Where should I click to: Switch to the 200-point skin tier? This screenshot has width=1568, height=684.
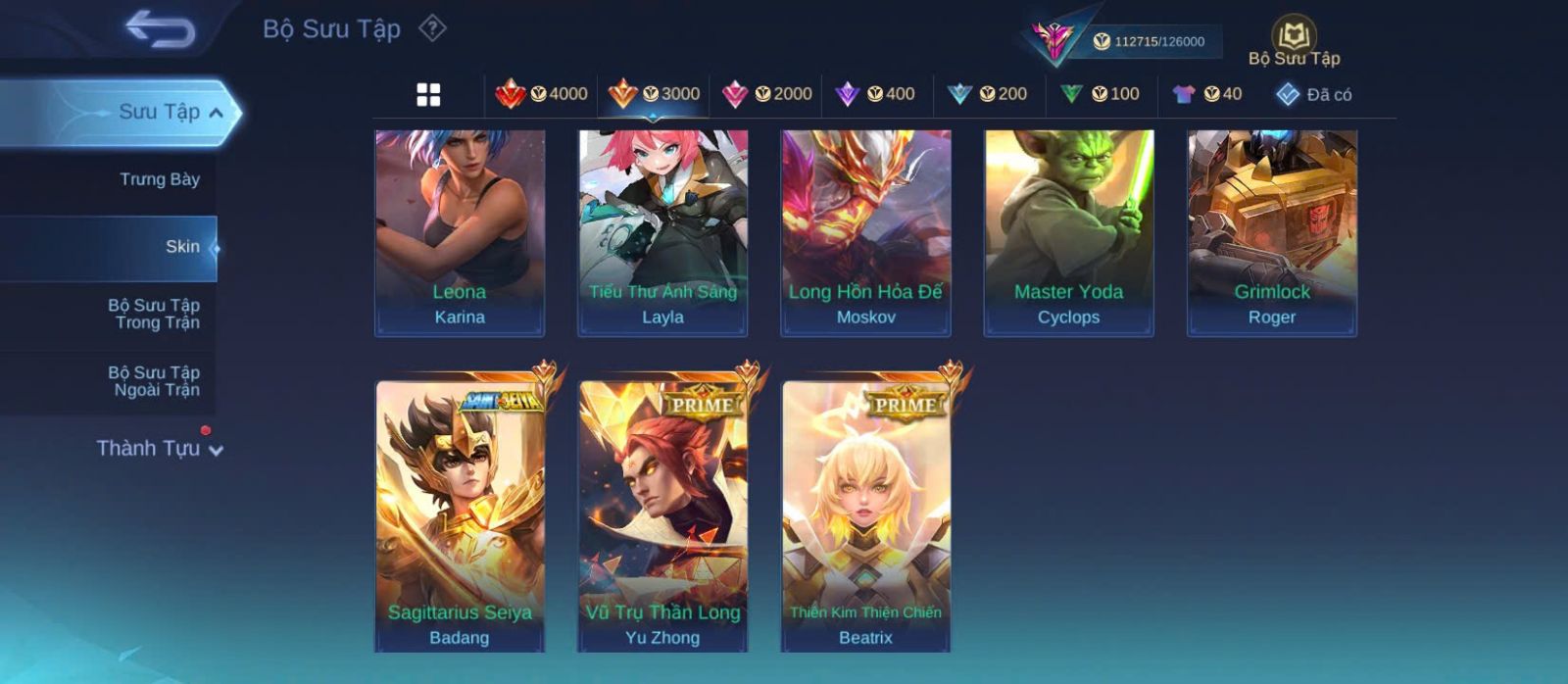click(988, 94)
